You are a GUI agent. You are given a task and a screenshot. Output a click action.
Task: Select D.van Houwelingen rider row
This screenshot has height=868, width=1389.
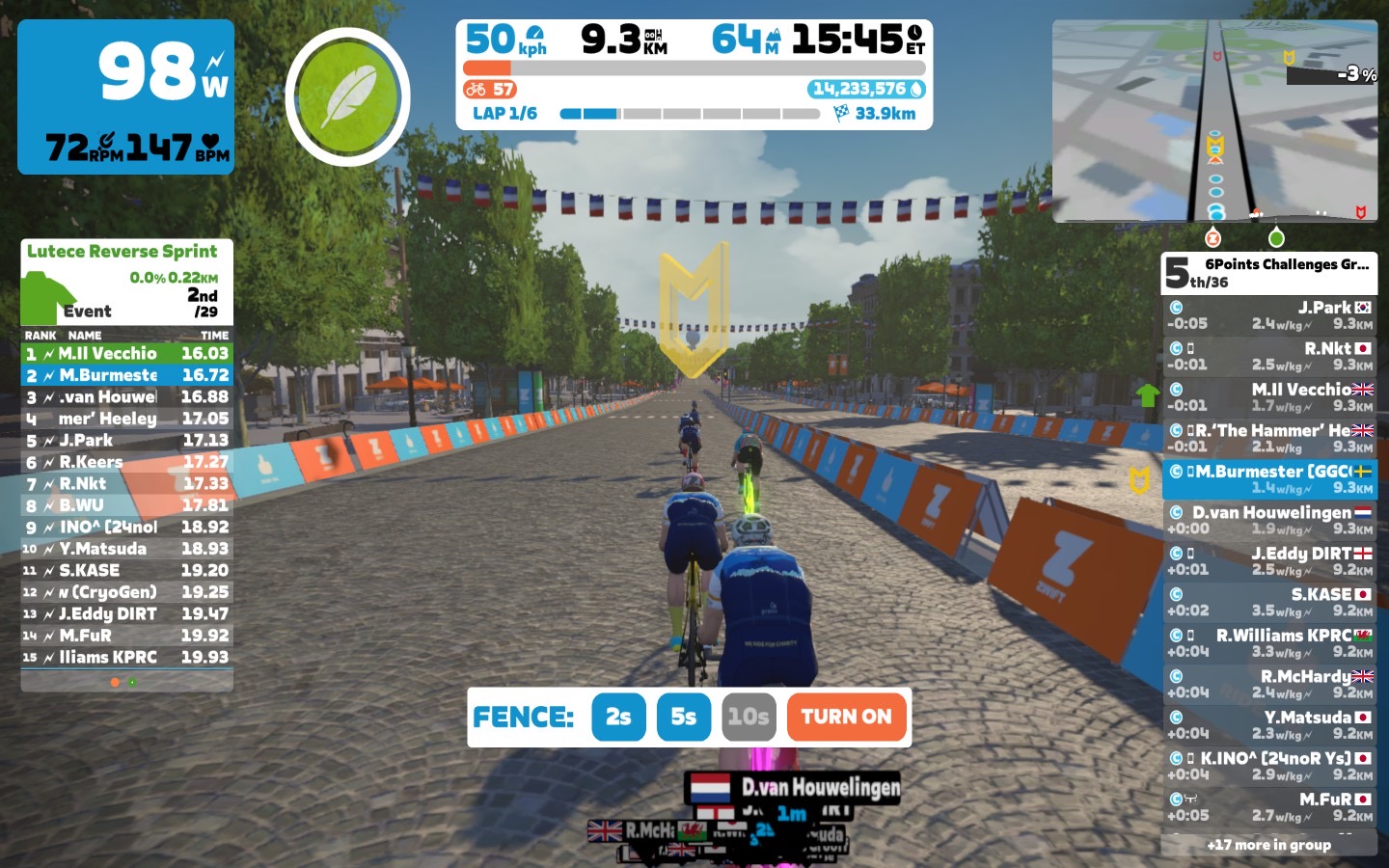[x=1268, y=520]
